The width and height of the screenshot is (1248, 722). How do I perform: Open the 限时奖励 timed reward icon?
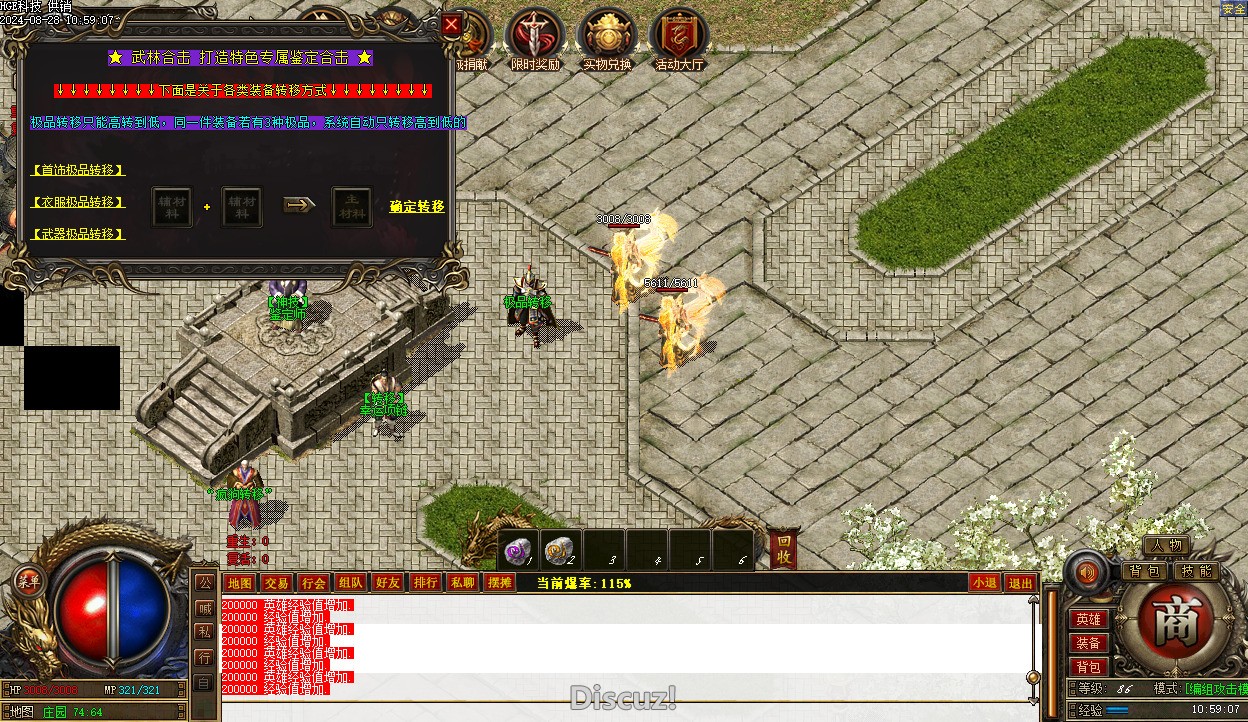535,37
